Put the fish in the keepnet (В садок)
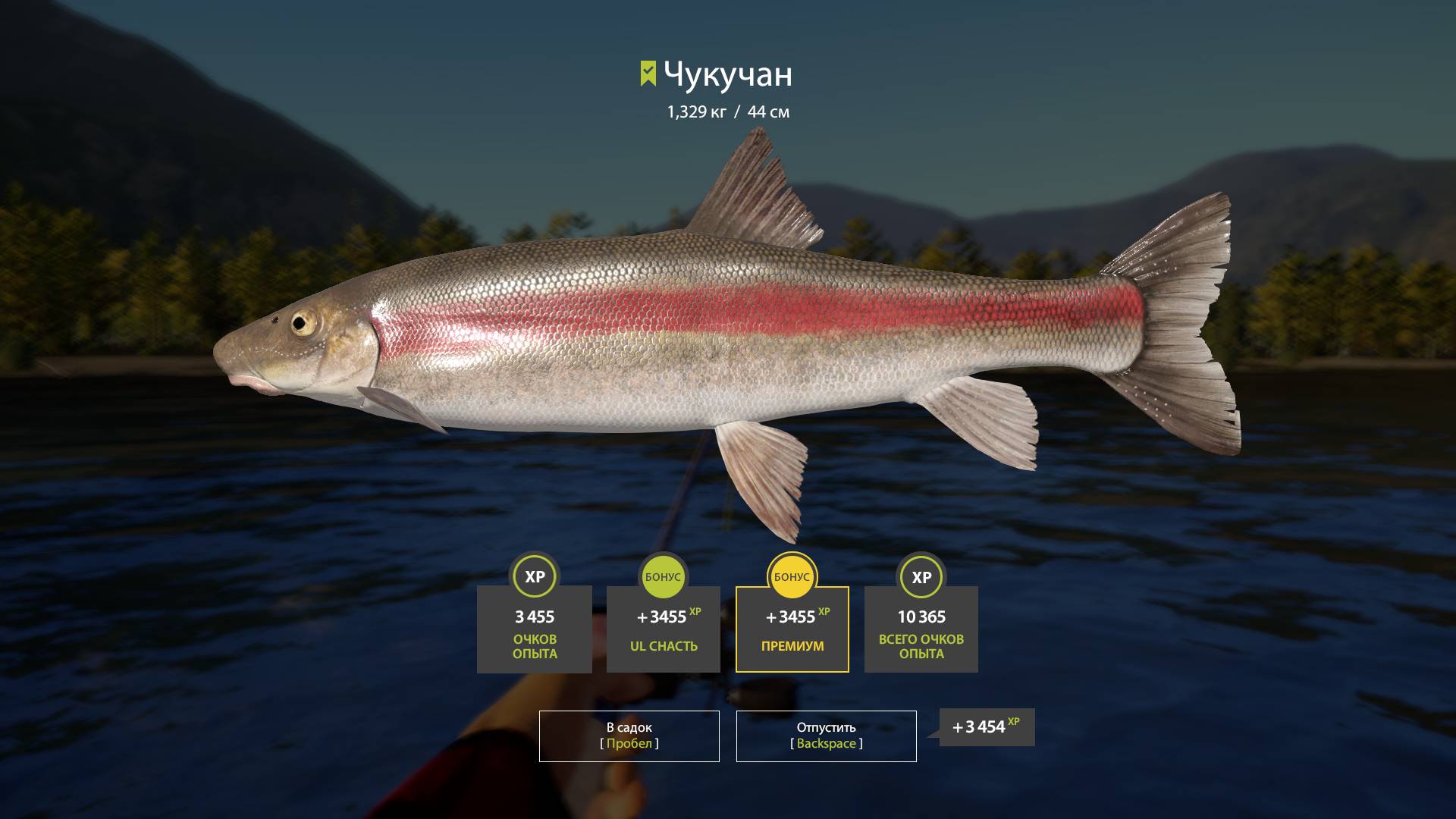This screenshot has width=1456, height=819. (629, 736)
